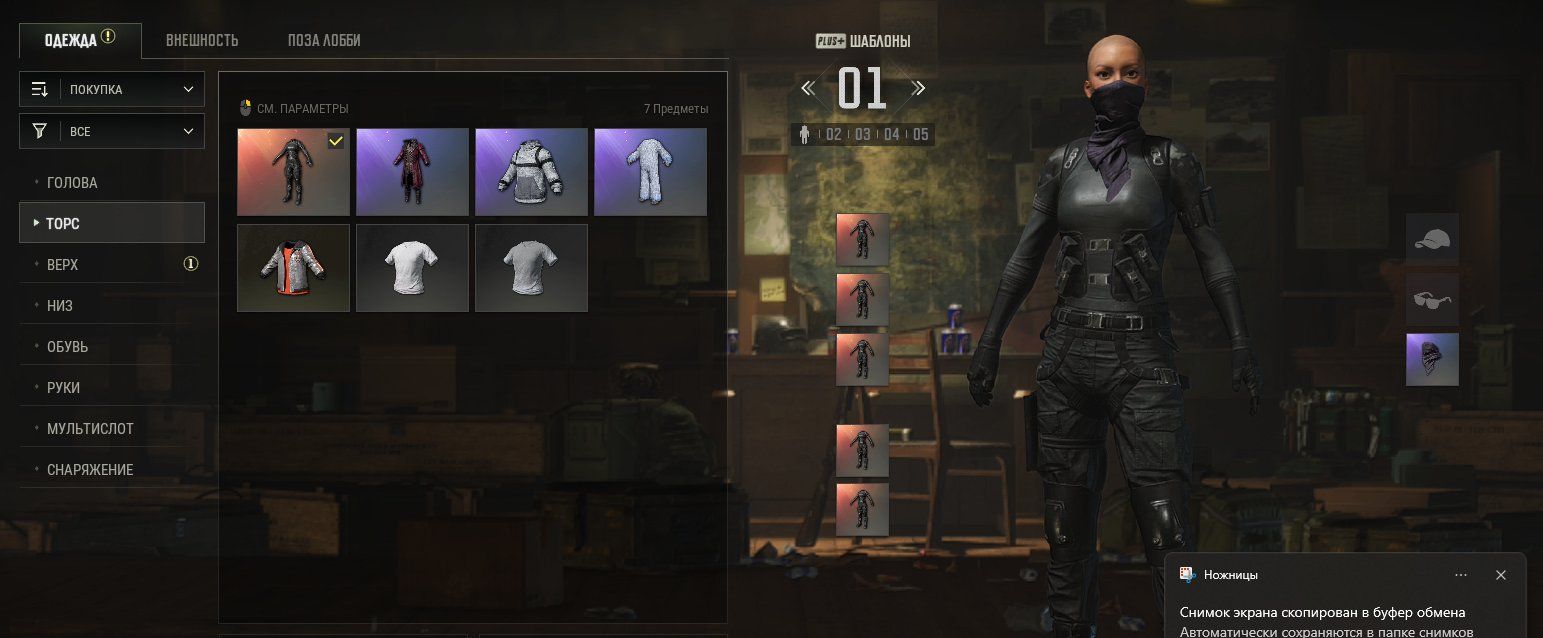1543x638 pixels.
Task: Select the Руки category
Action: click(x=63, y=388)
